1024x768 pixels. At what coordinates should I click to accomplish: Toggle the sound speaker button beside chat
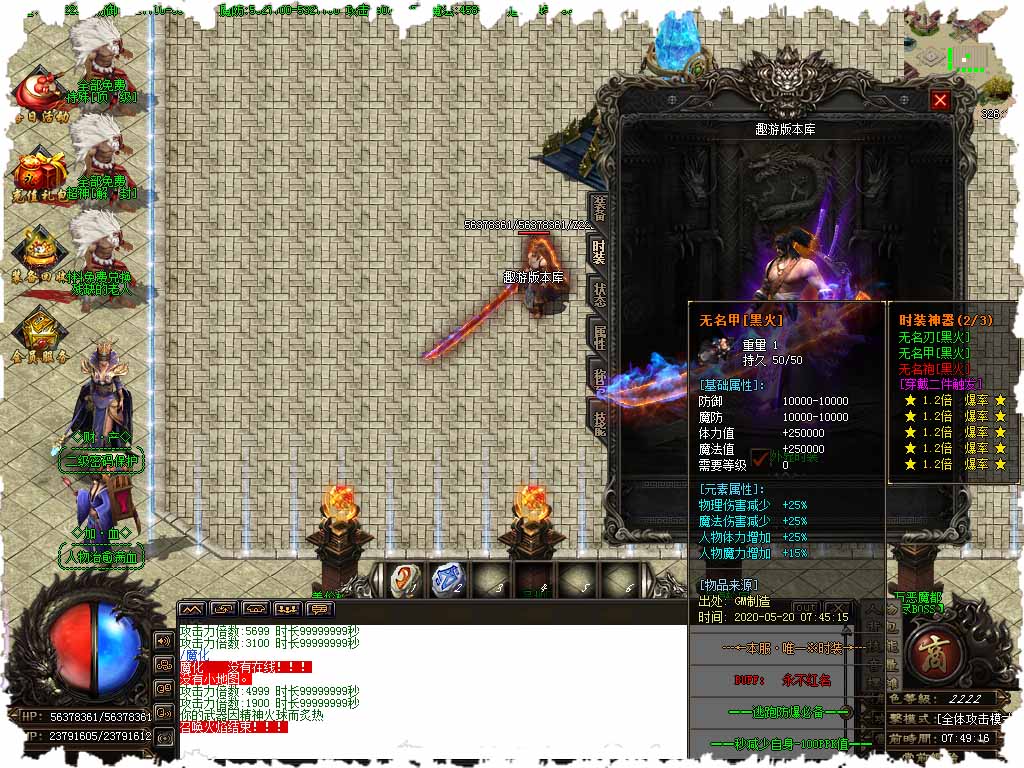(x=164, y=641)
